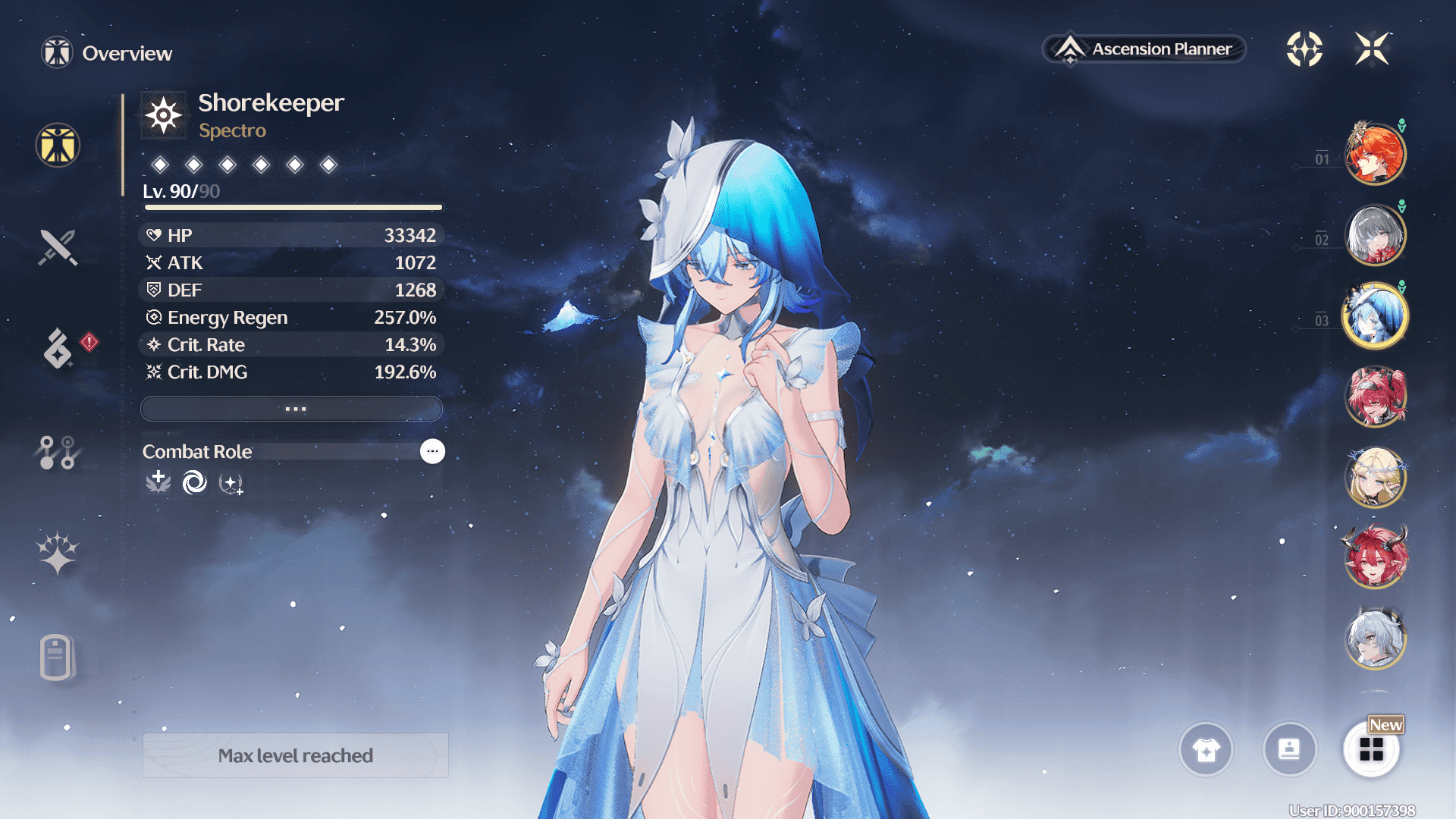Viewport: 1456px width, 819px height.
Task: Select the red-haired horned character portrait
Action: tap(1375, 558)
